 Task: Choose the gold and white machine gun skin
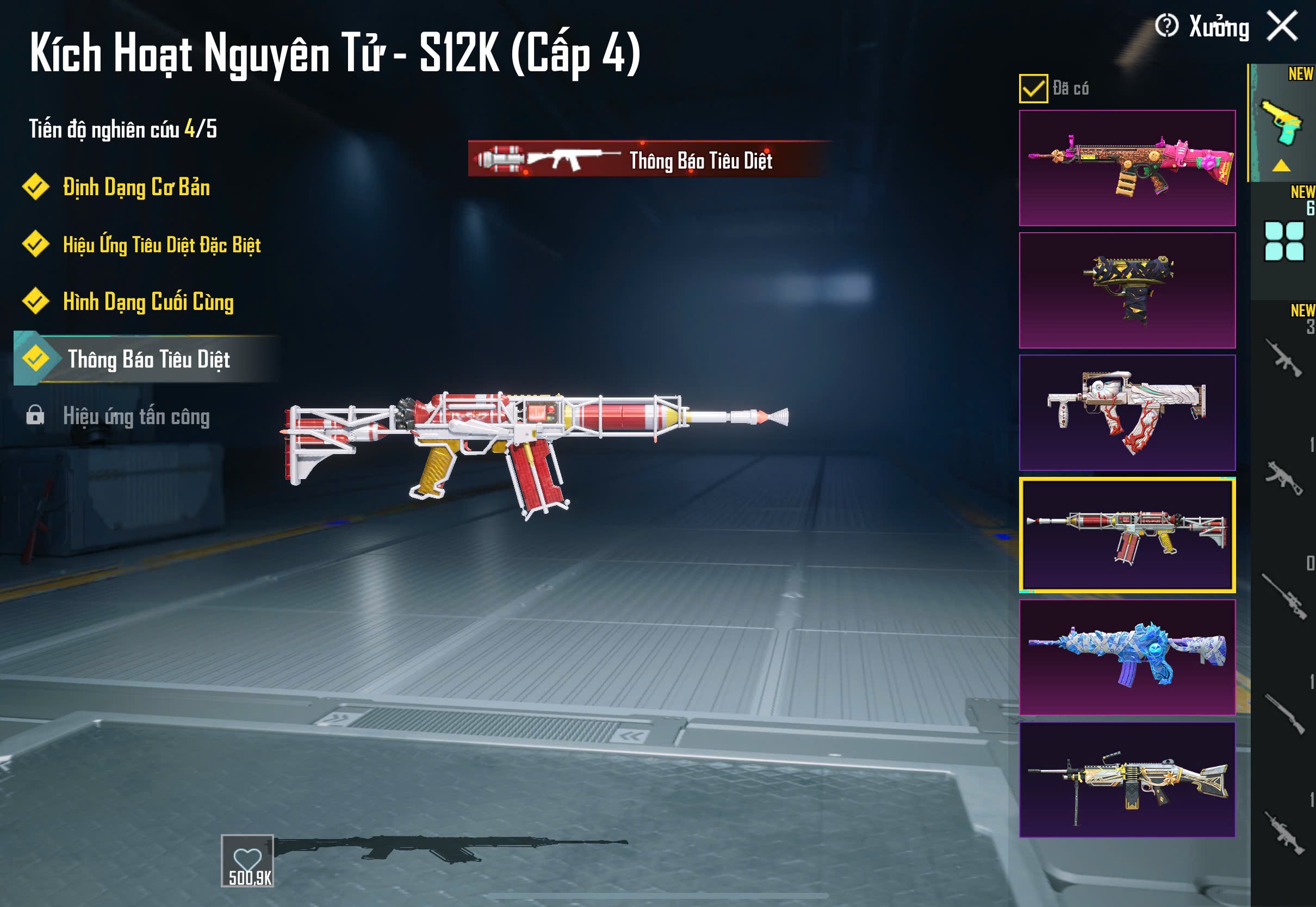(1127, 780)
